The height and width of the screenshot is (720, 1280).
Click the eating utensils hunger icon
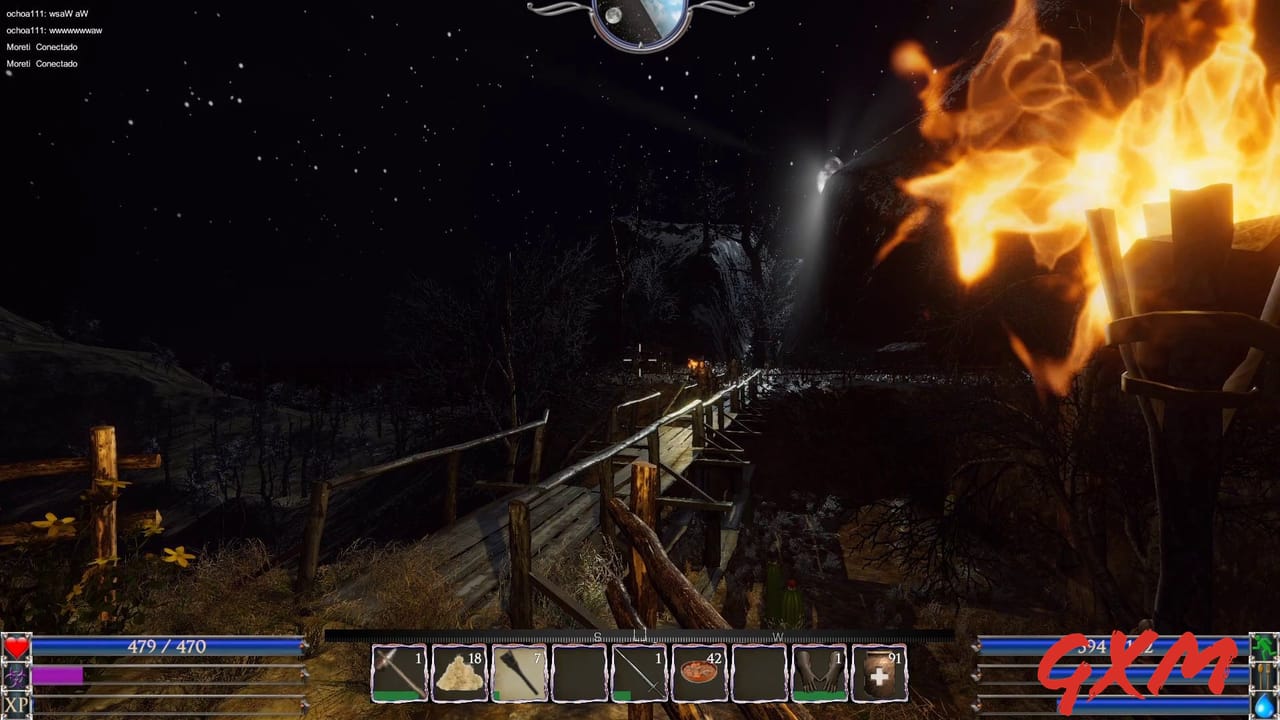(1263, 675)
